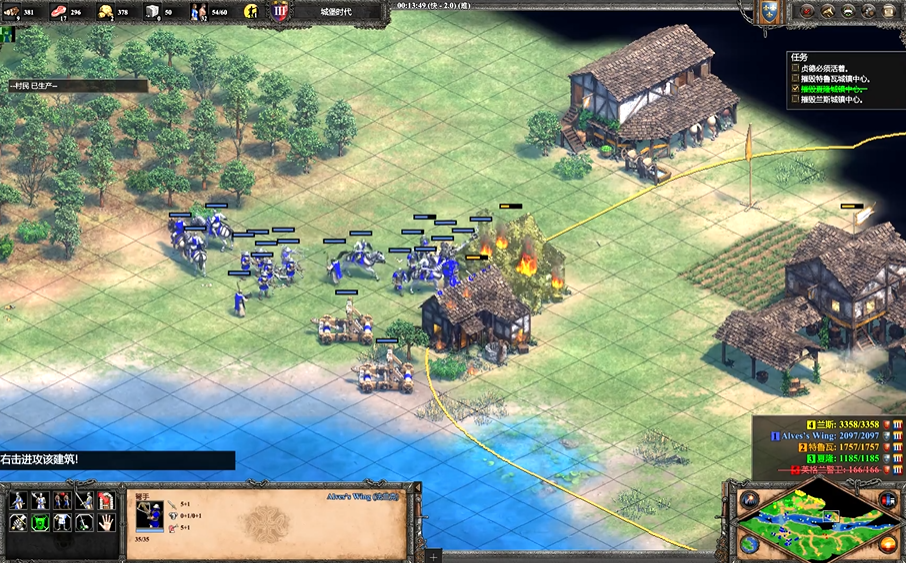Activate the open hand stop command
906x563 pixels.
pyautogui.click(x=106, y=521)
